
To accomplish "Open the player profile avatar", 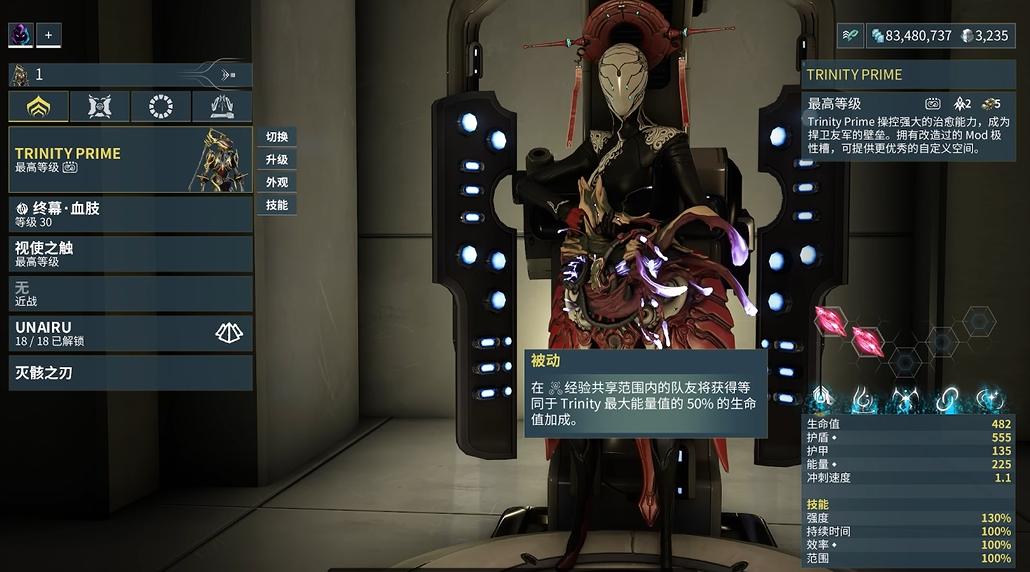I will pos(21,35).
